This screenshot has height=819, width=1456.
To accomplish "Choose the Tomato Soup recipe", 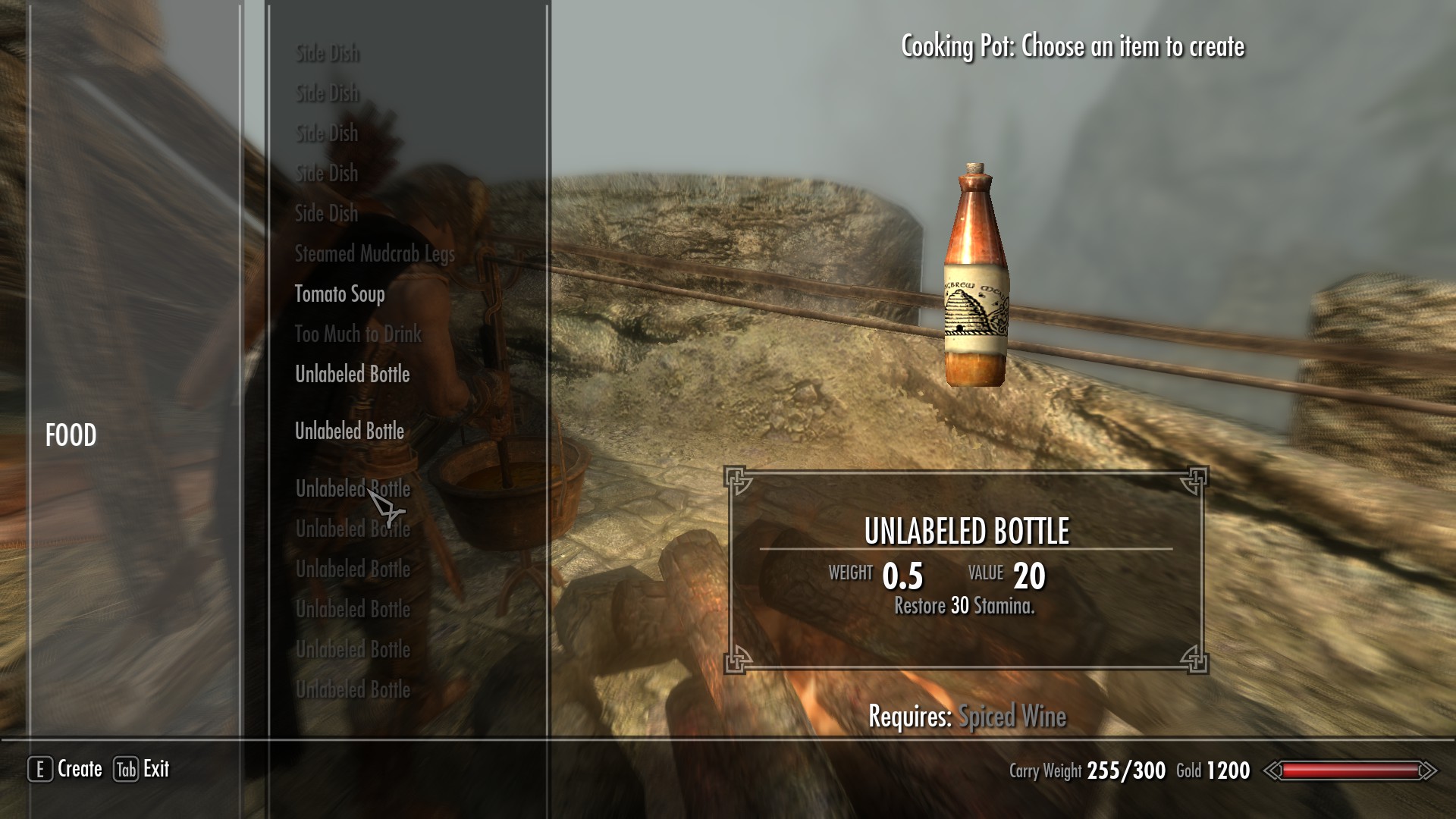I will [x=340, y=294].
